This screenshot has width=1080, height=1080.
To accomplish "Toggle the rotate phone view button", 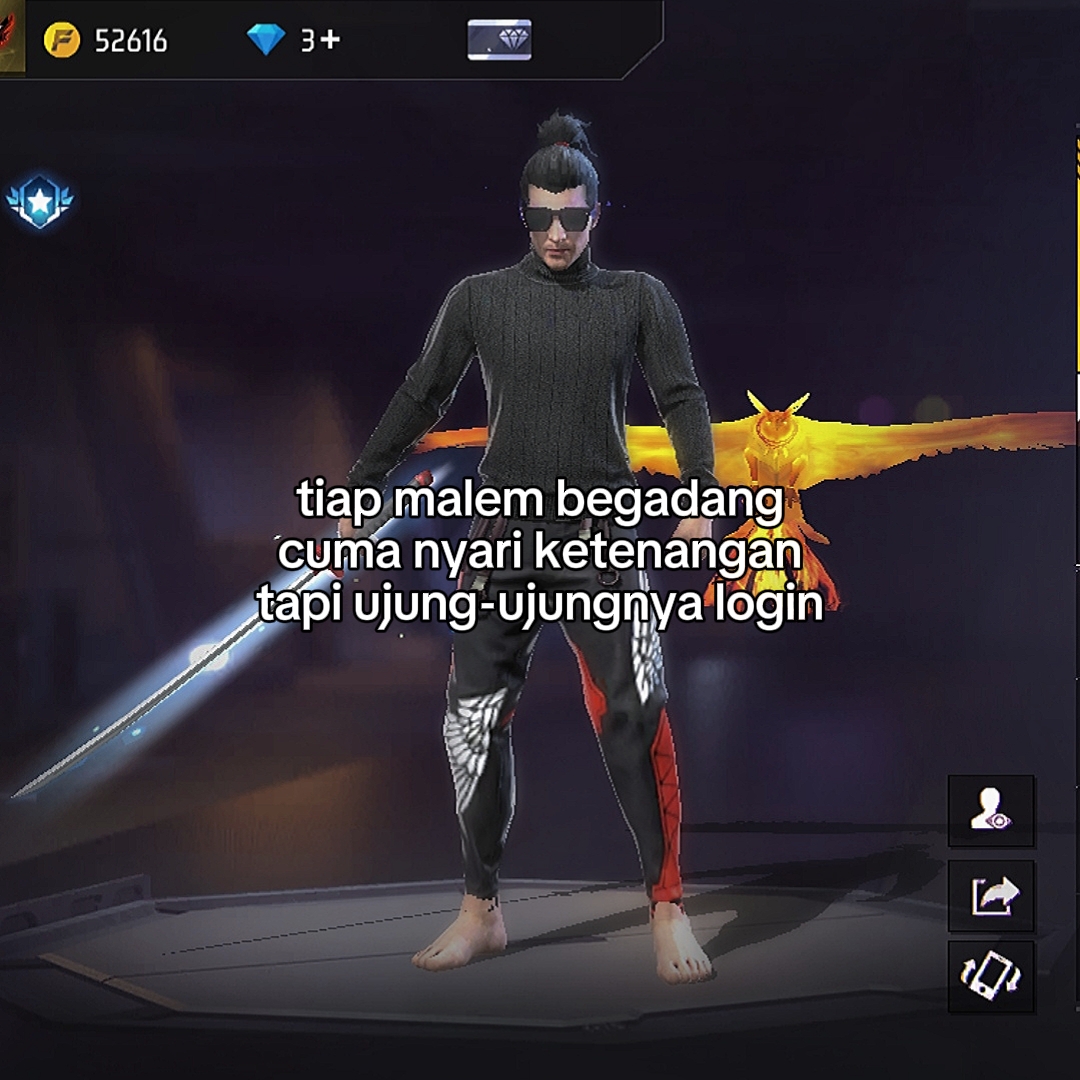I will [991, 977].
